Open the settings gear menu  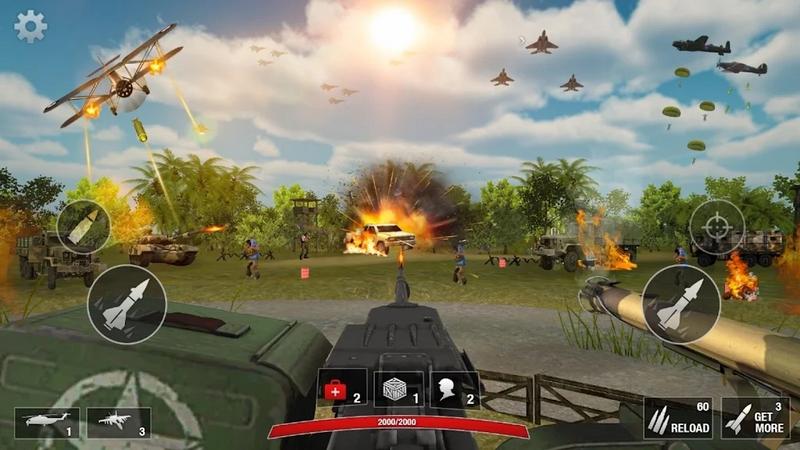[x=30, y=26]
